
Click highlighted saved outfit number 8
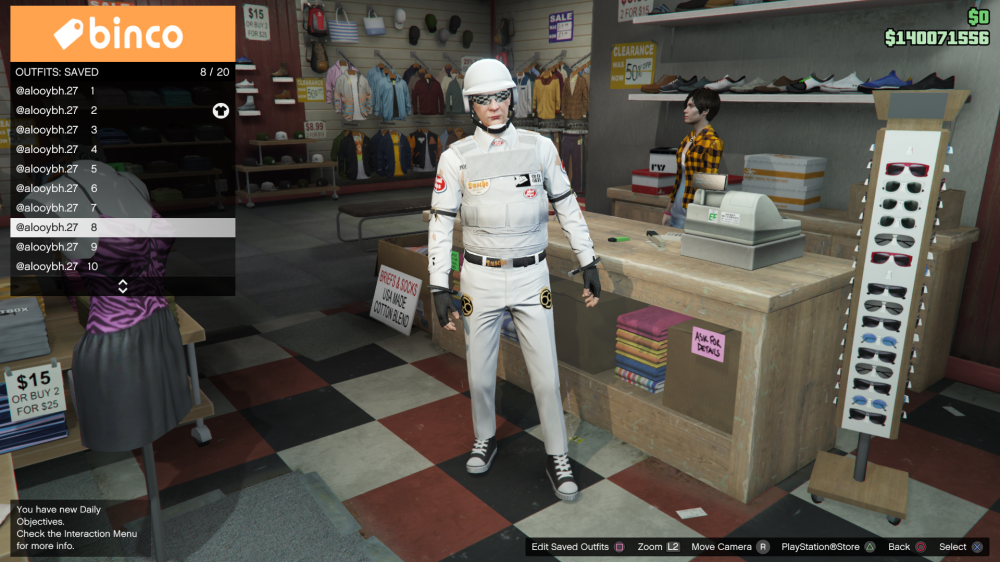[x=122, y=227]
